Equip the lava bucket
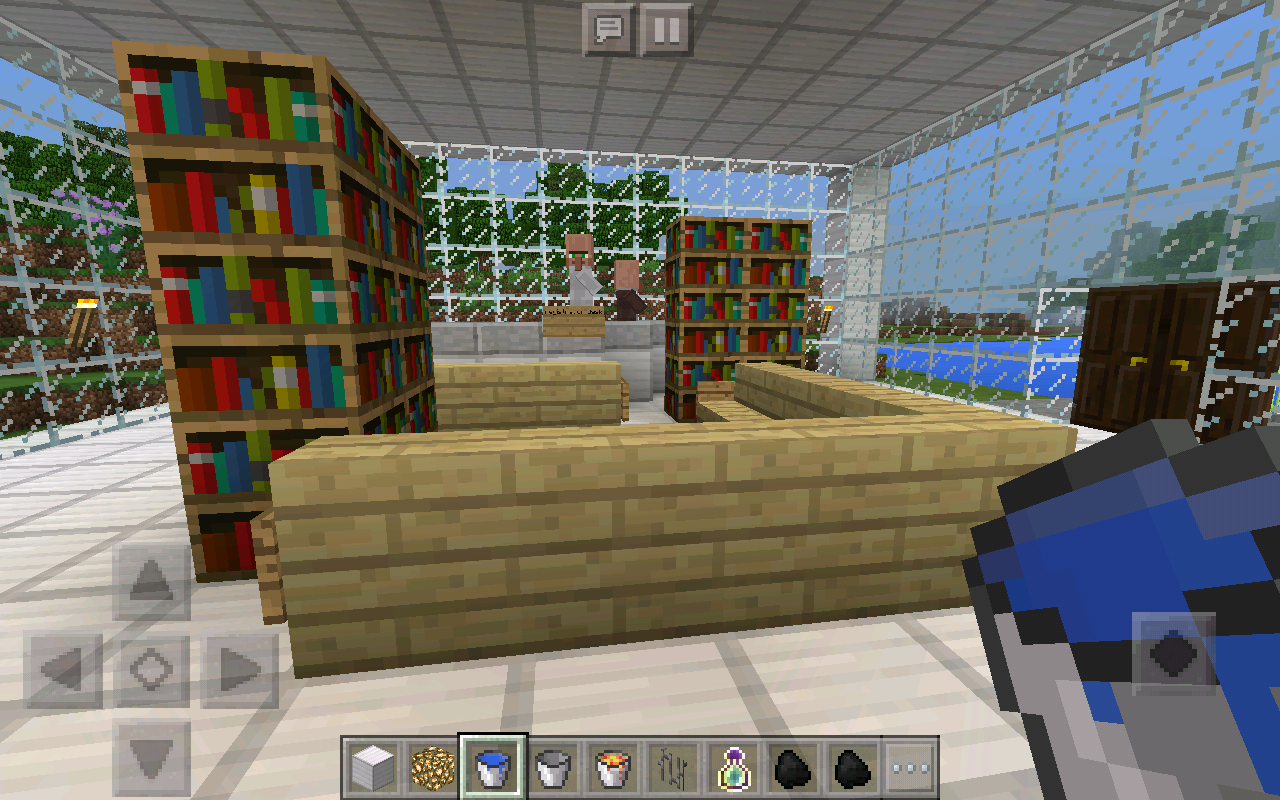This screenshot has width=1280, height=800. click(x=612, y=768)
